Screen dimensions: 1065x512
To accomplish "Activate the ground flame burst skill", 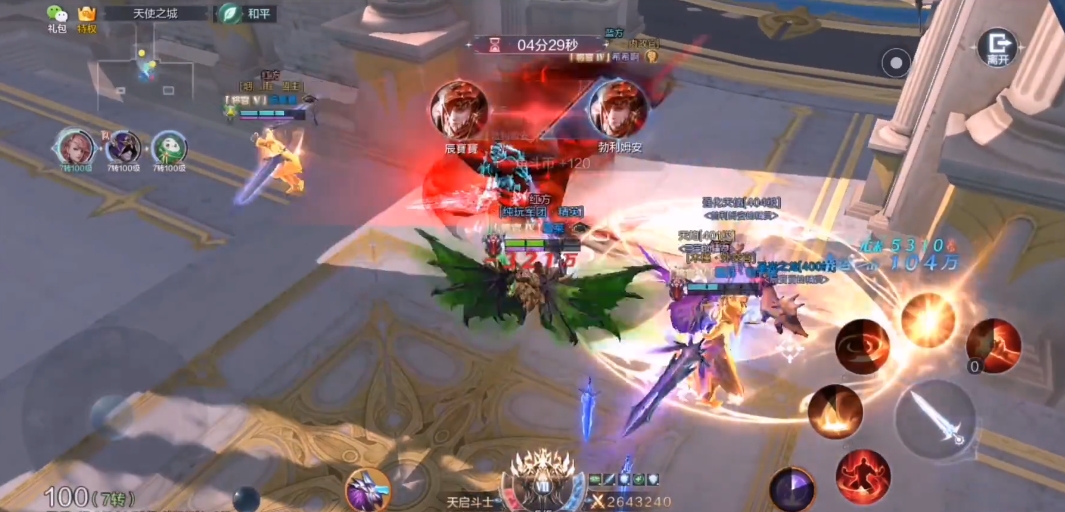I will point(835,411).
